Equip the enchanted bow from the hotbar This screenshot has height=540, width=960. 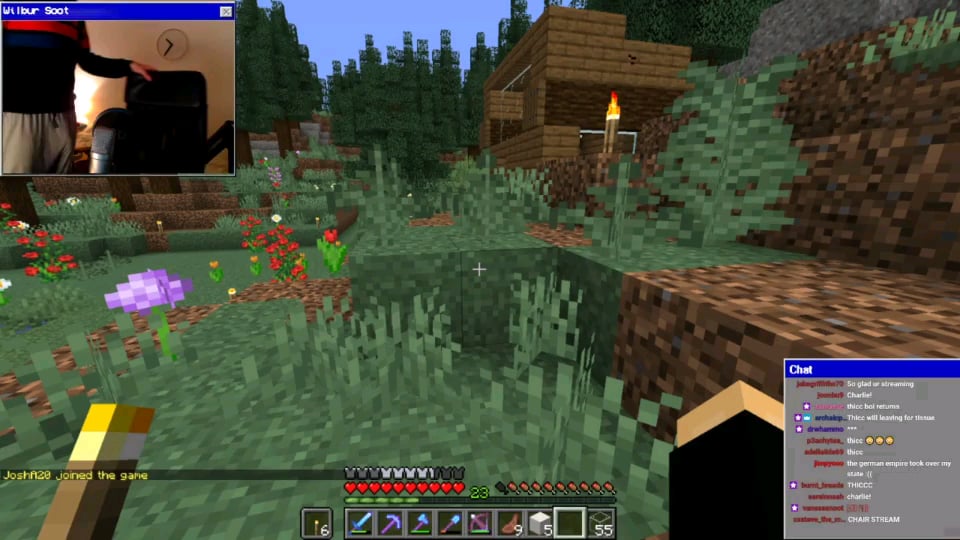pyautogui.click(x=480, y=523)
